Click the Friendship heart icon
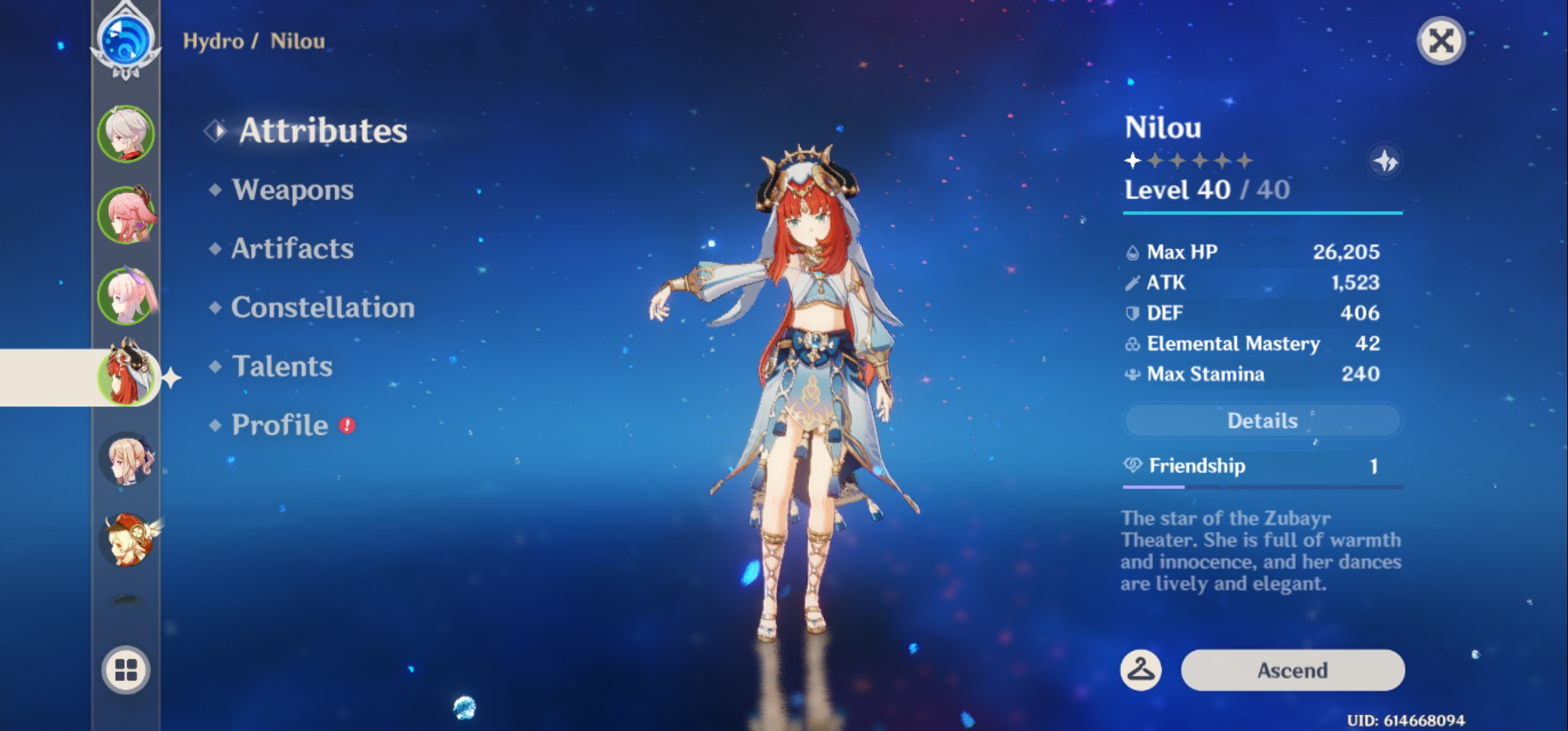This screenshot has width=1568, height=731. coord(1132,466)
